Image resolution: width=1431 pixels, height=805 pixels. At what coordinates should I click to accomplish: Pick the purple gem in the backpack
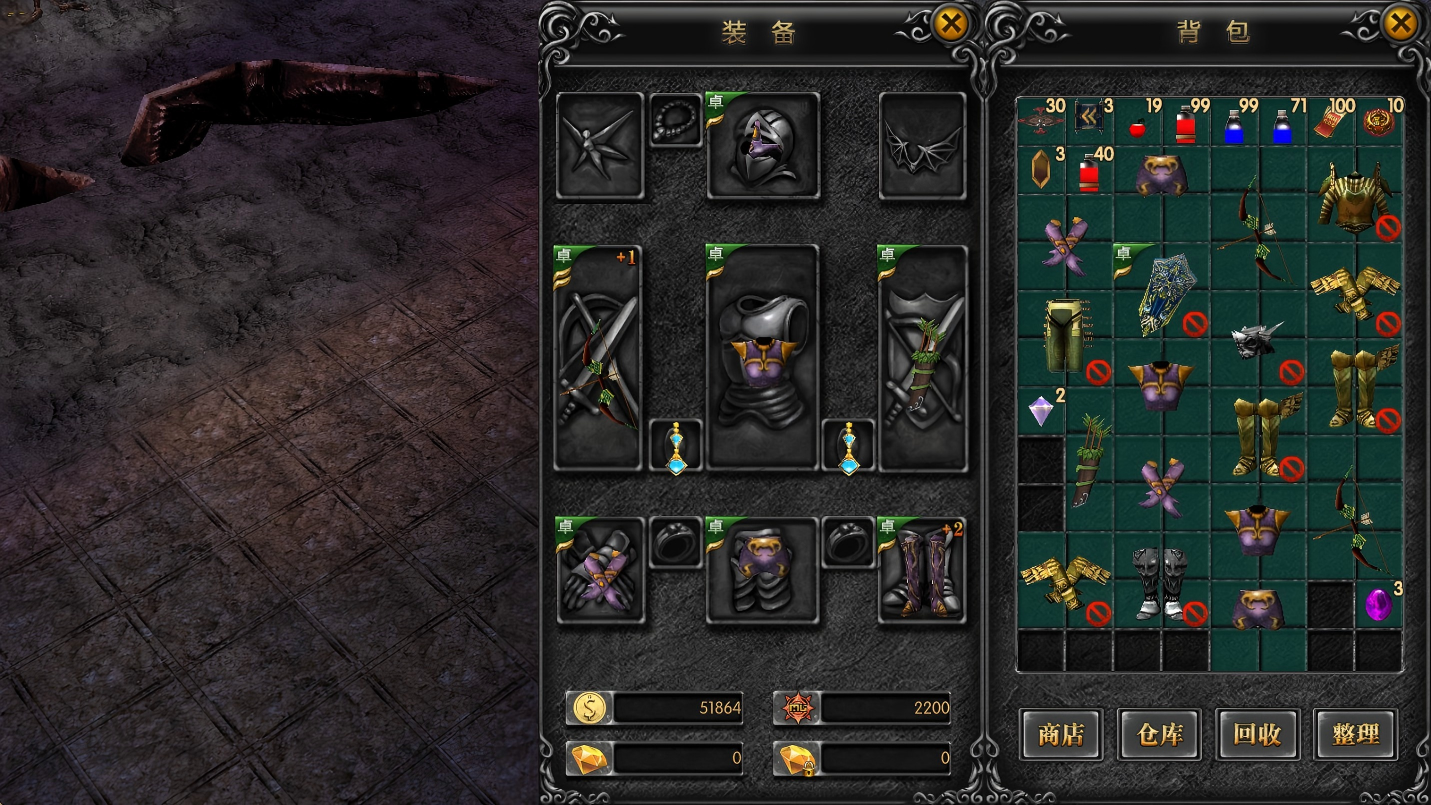point(1379,604)
